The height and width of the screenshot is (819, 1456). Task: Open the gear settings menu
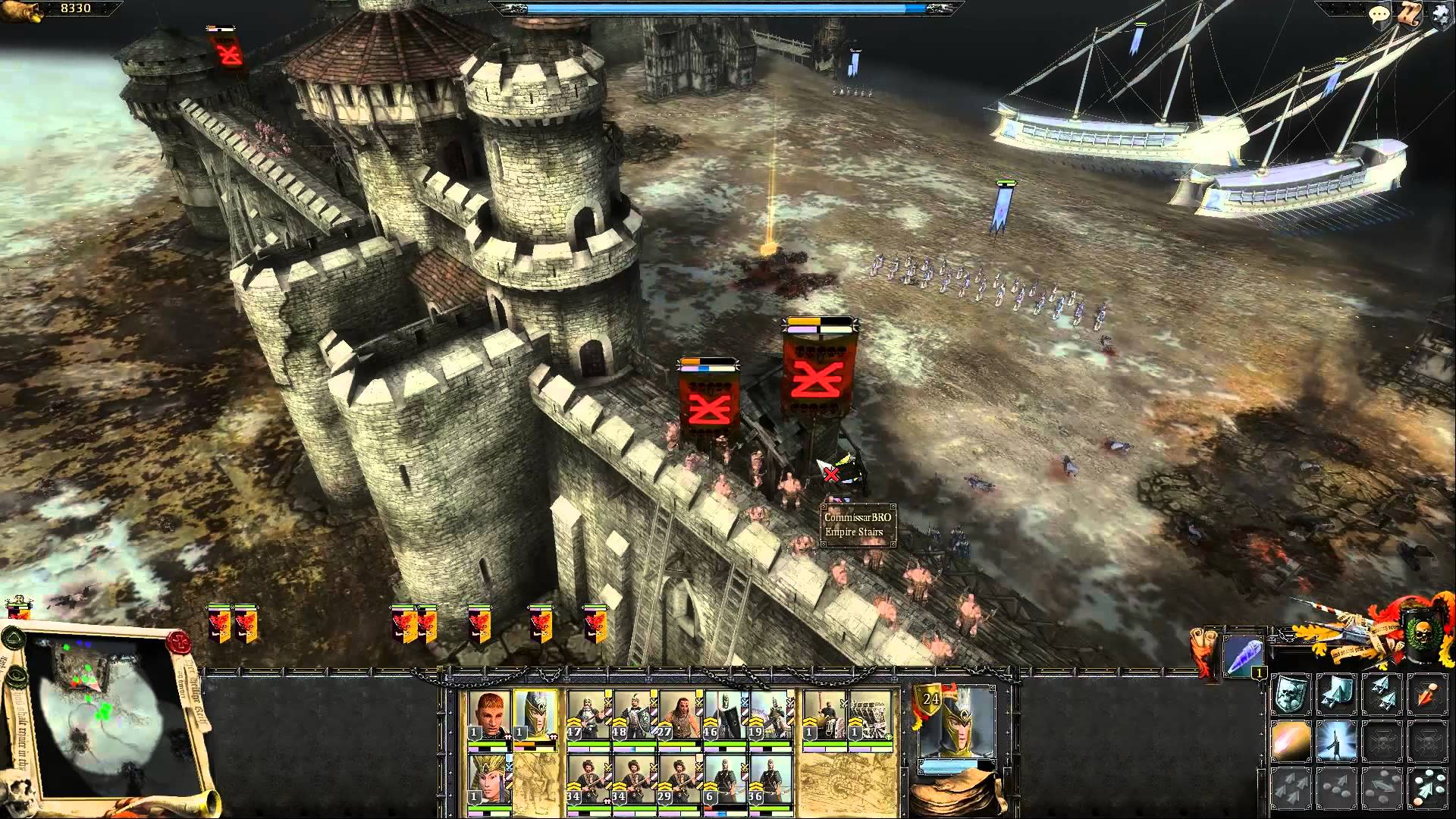(x=1441, y=14)
